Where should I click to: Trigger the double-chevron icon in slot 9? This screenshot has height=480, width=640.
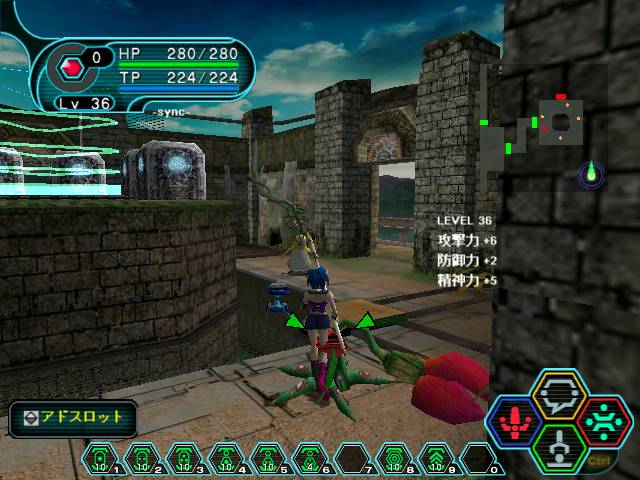tap(433, 459)
